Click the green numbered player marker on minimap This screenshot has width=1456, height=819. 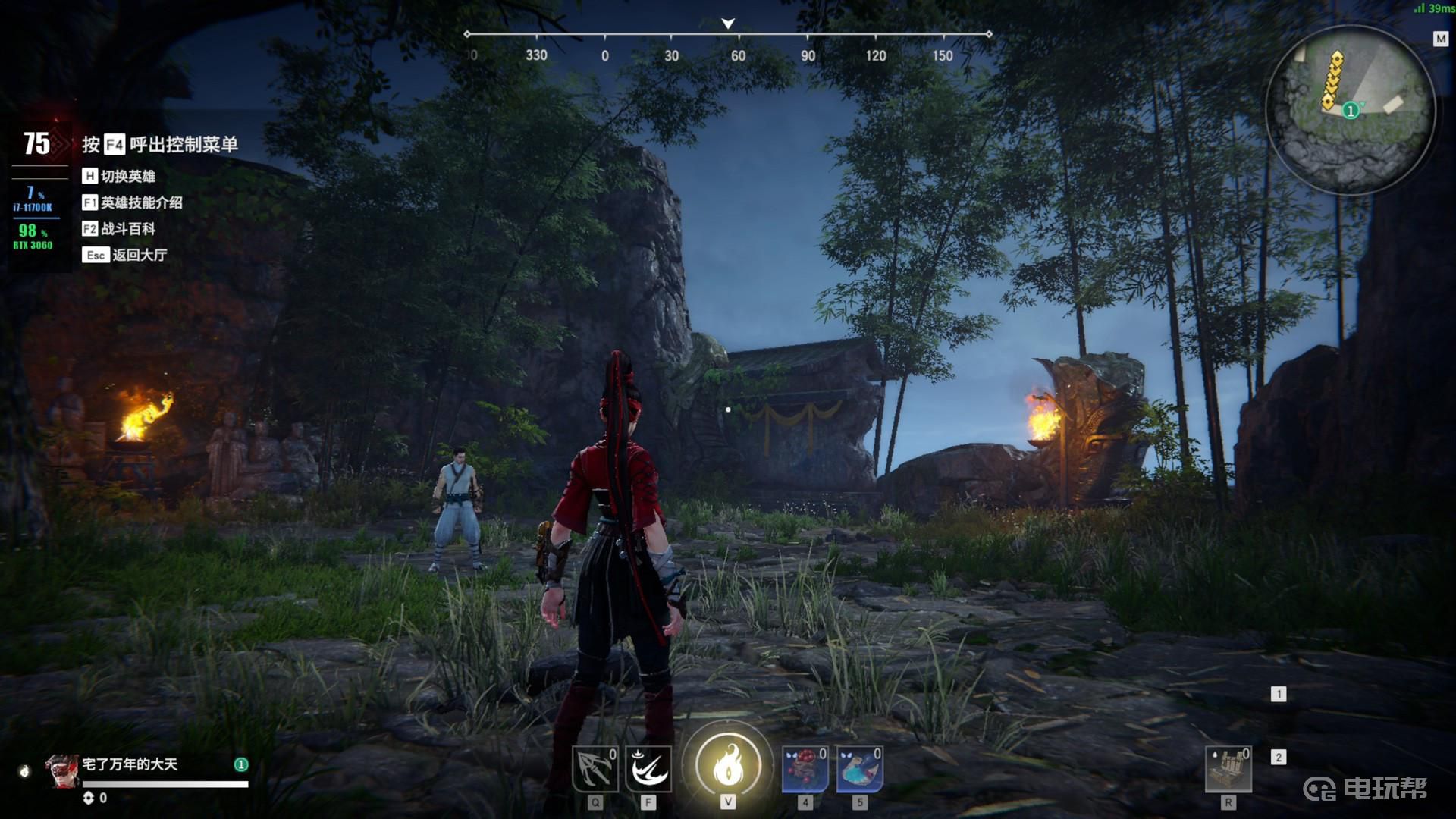[1350, 111]
